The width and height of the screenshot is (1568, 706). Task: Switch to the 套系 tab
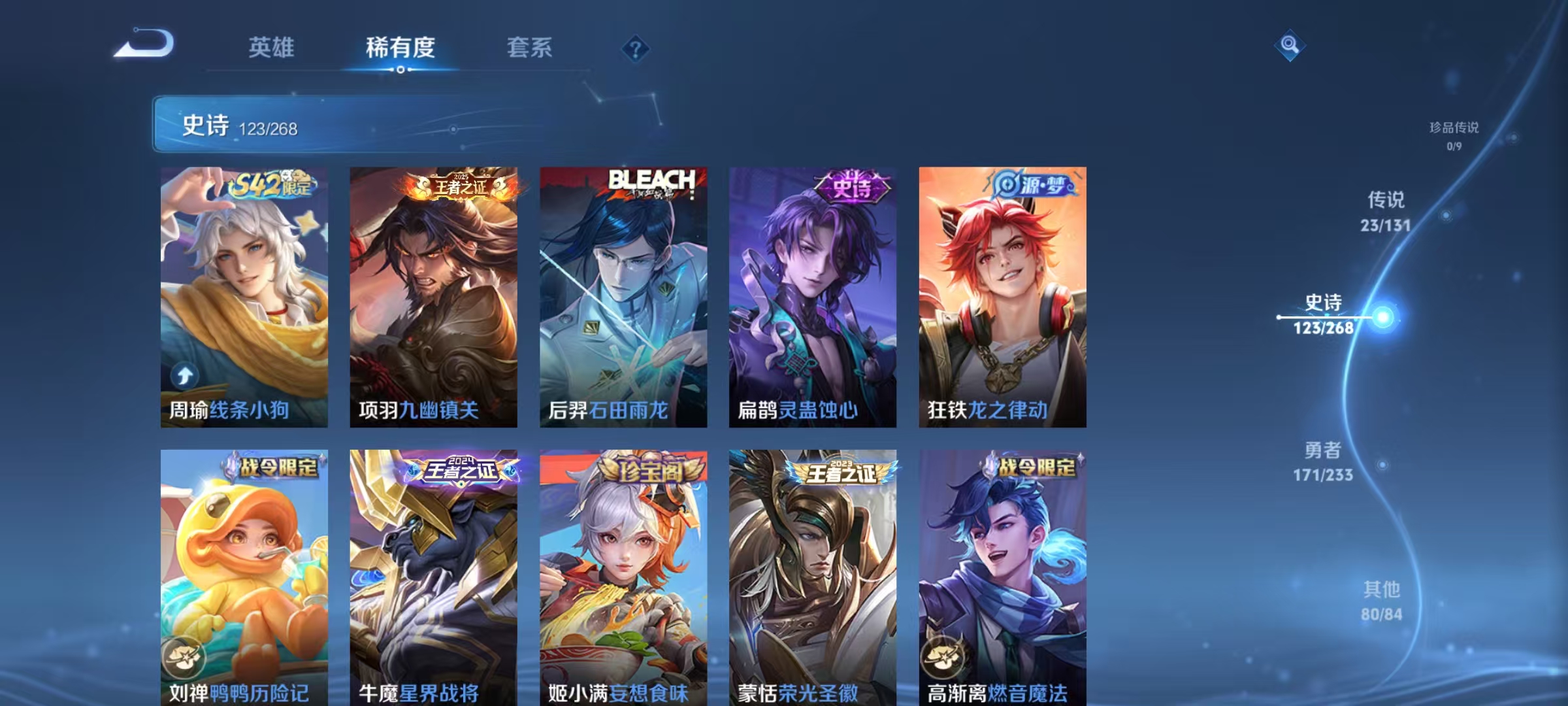[531, 48]
